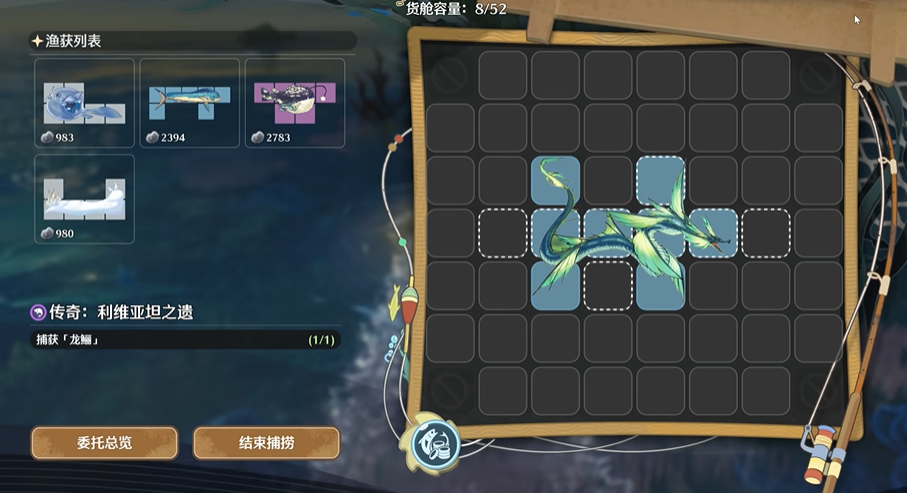Click the 捕获「龙鳗」 objective row
This screenshot has height=493, width=907.
tap(185, 340)
